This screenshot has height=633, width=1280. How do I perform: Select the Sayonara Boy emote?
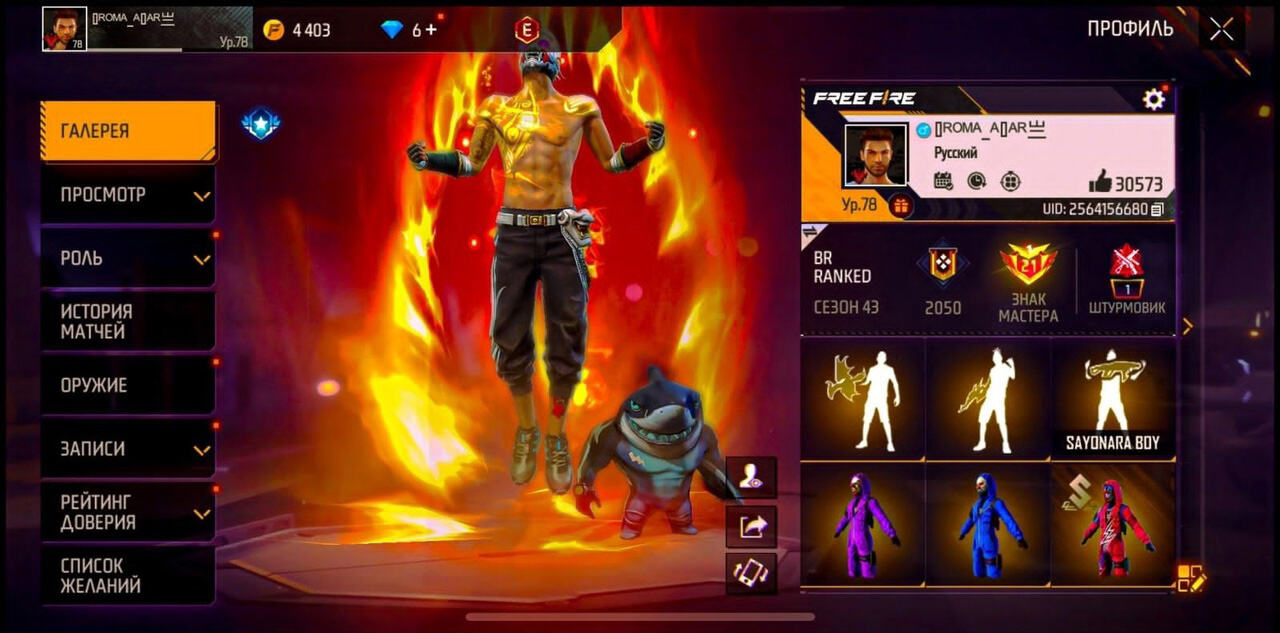click(x=1112, y=400)
